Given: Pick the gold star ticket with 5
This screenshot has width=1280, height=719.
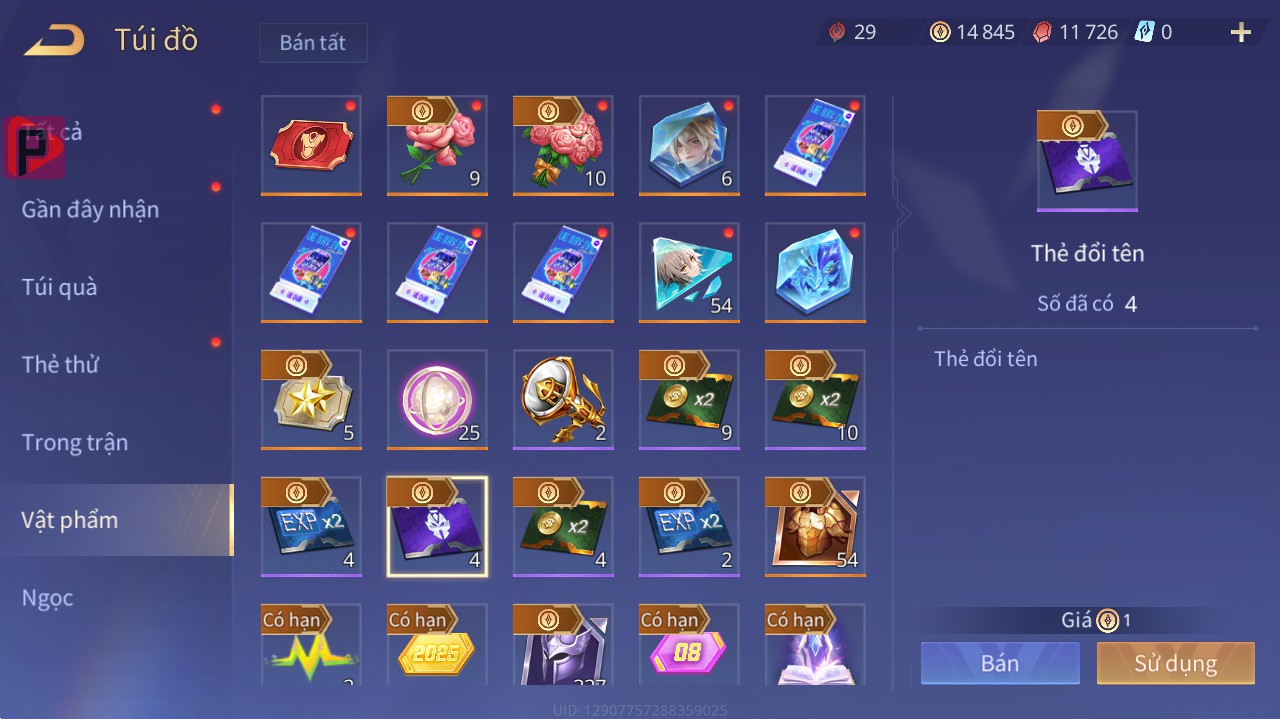Looking at the screenshot, I should (311, 399).
